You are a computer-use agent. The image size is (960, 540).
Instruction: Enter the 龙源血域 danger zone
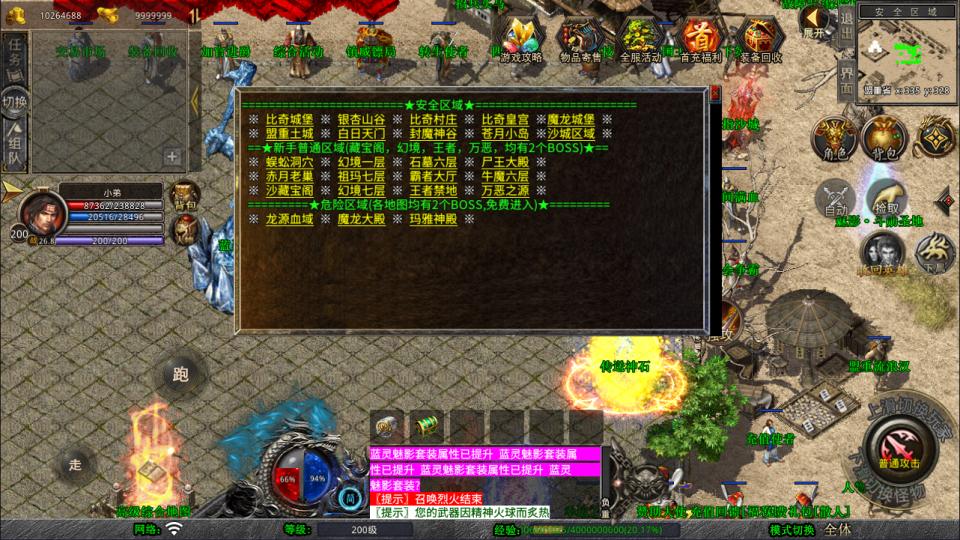point(288,219)
